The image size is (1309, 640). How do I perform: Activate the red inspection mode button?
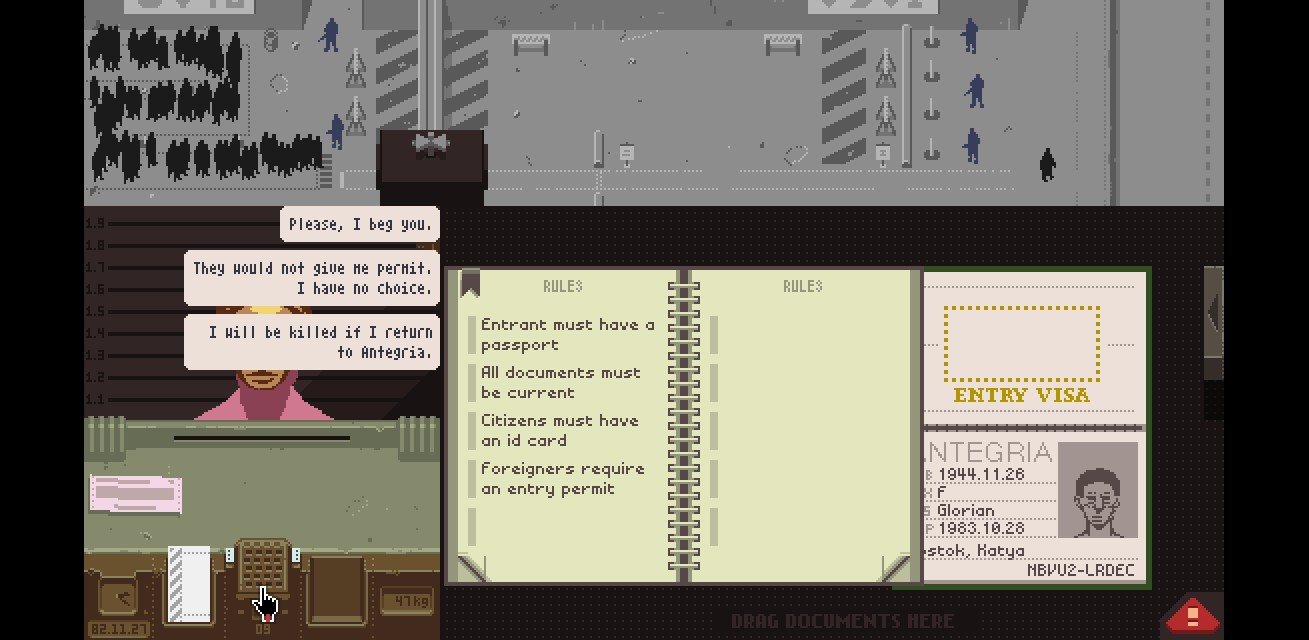click(1192, 614)
